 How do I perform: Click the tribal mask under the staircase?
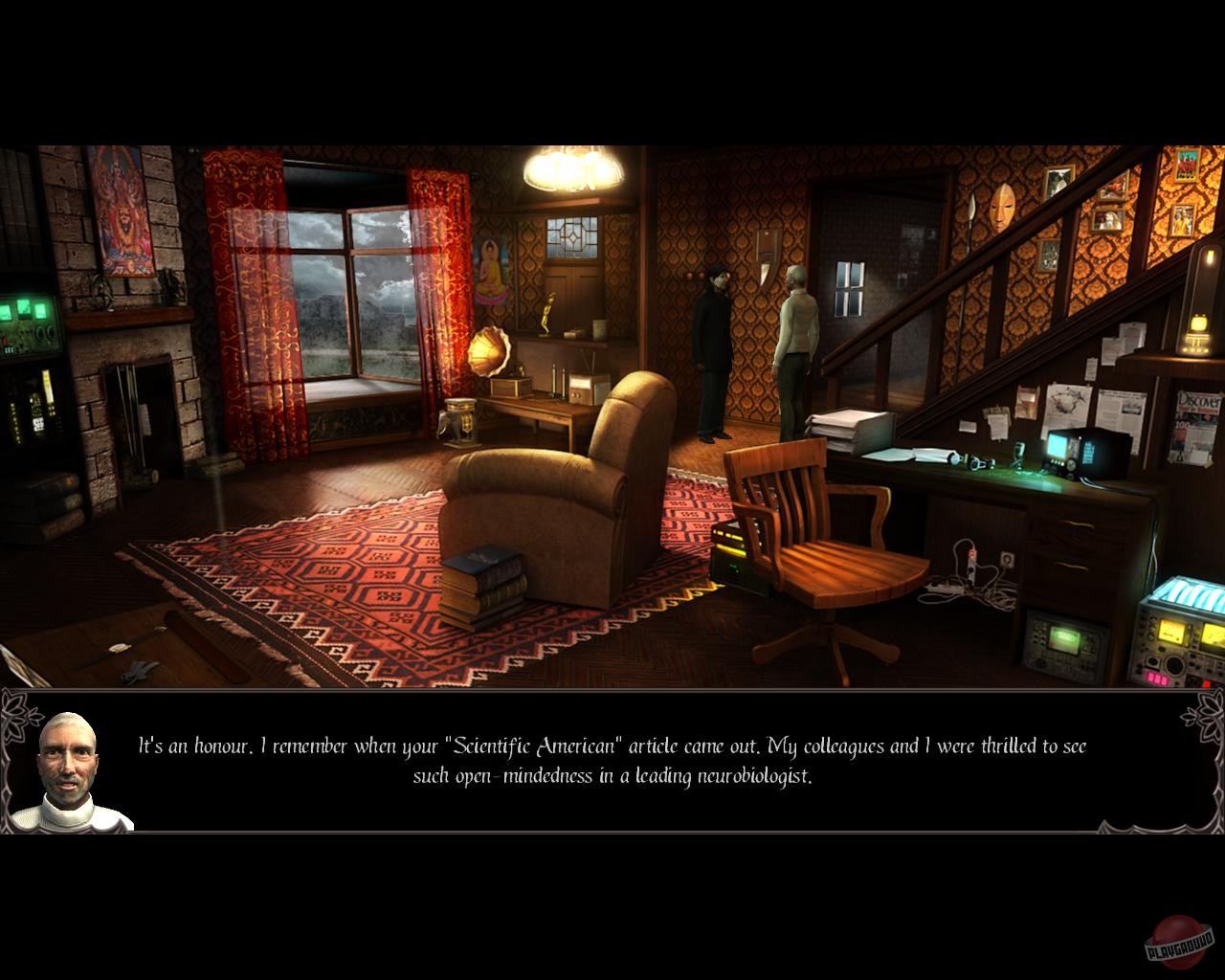[x=1003, y=206]
